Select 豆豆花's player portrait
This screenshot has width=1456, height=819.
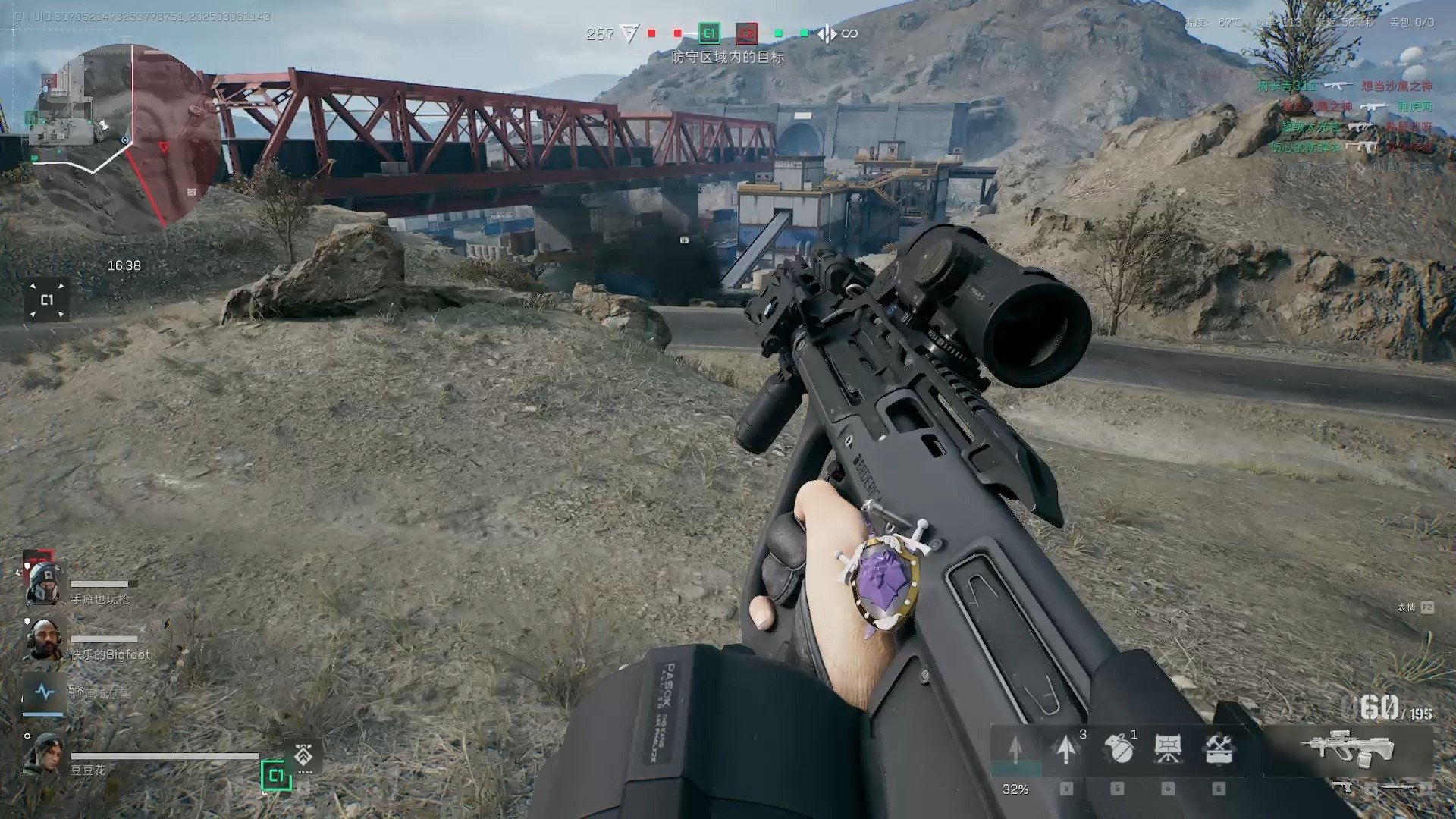coord(43,754)
